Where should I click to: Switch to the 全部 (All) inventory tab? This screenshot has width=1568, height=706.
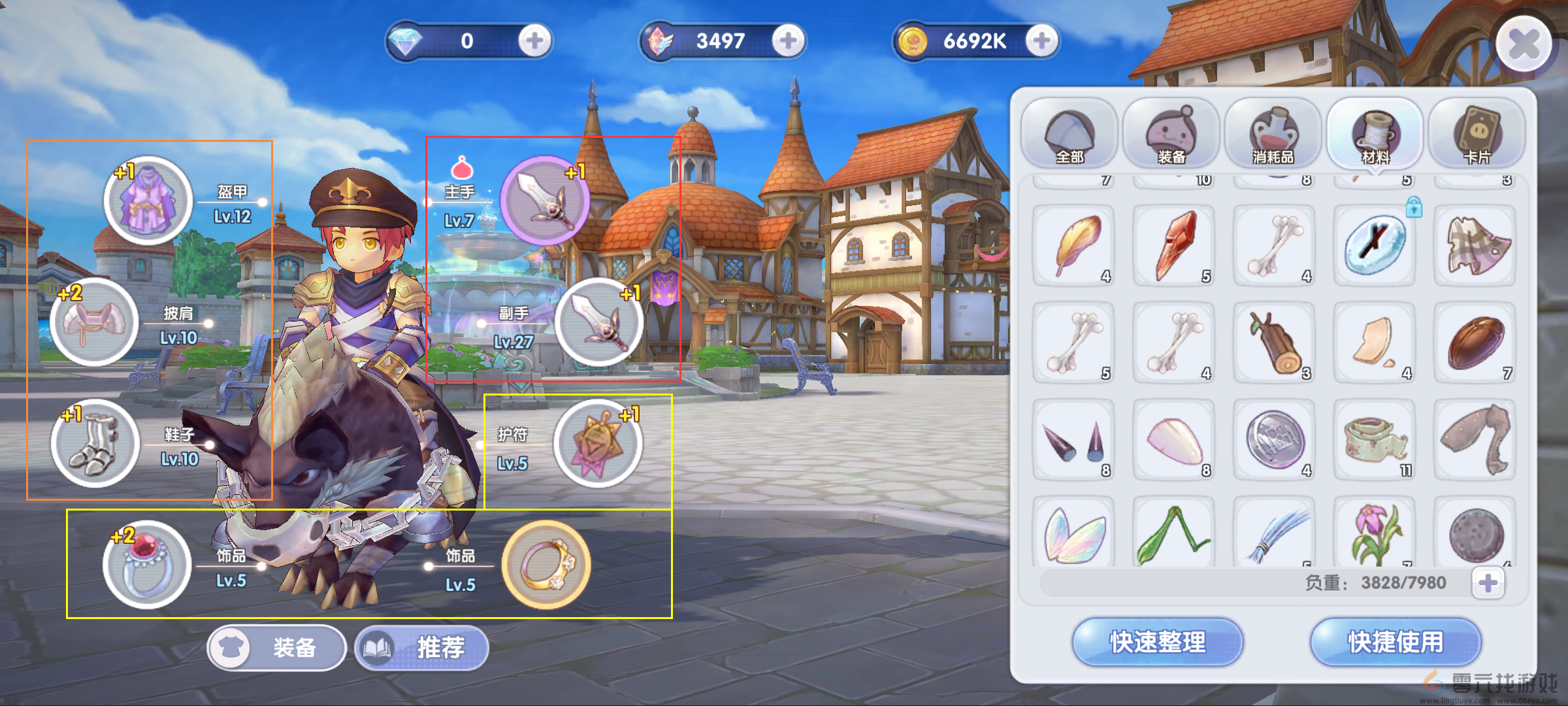[1069, 134]
